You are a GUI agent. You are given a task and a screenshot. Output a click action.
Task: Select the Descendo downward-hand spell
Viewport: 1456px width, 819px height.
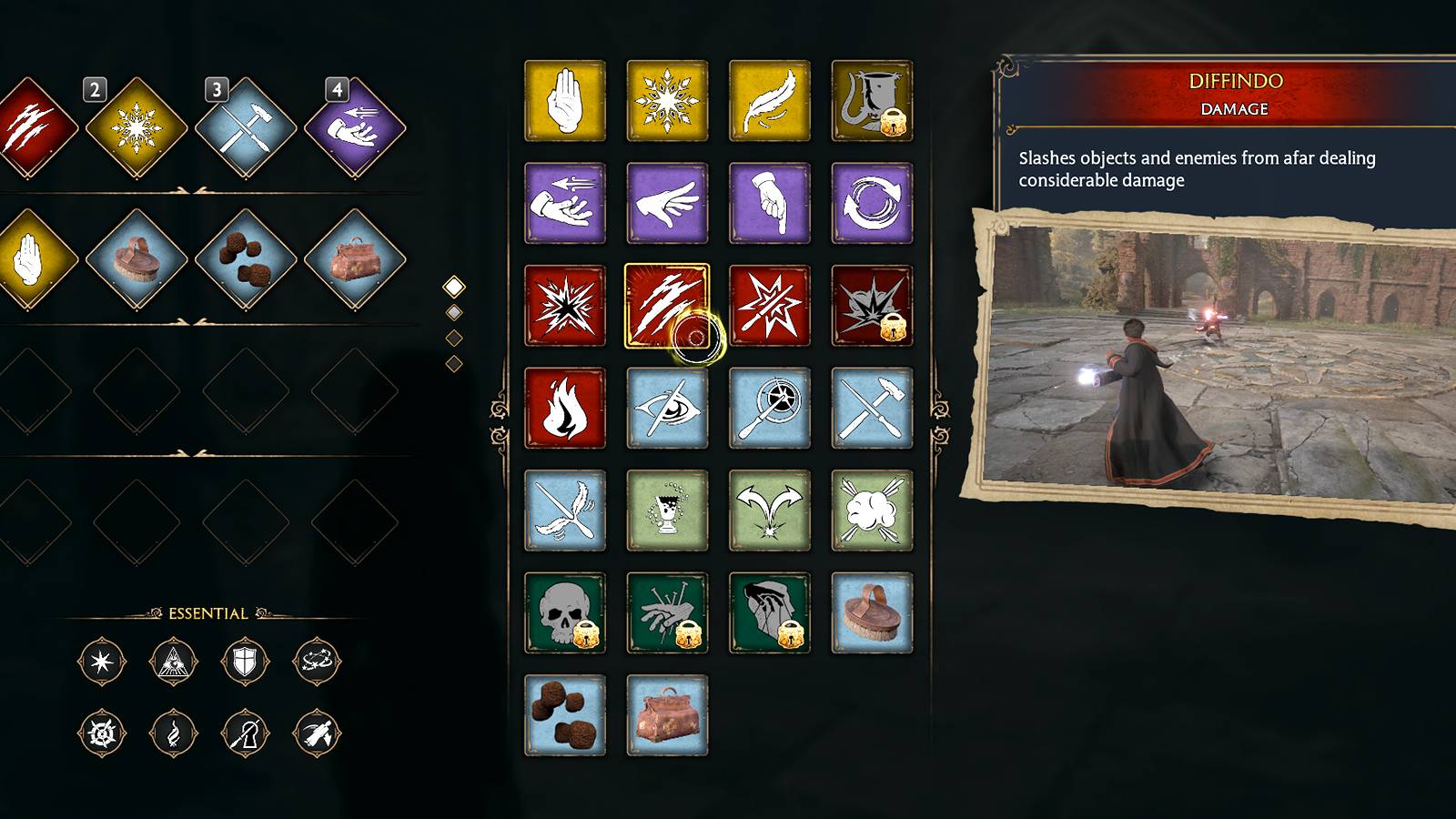(x=769, y=203)
